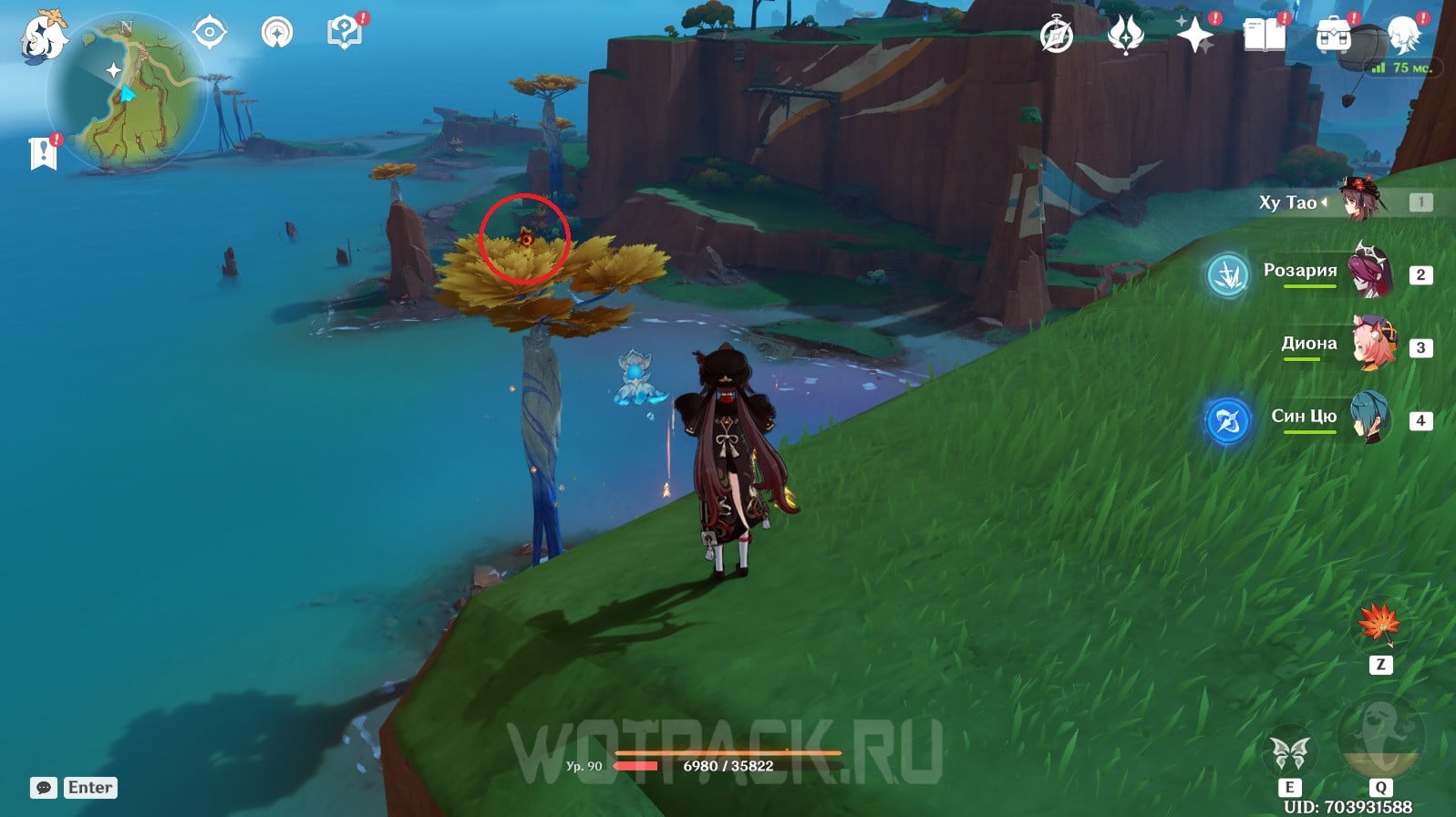Screen dimensions: 1456x817
Task: Open the quest banner with alert
Action: pos(43,153)
